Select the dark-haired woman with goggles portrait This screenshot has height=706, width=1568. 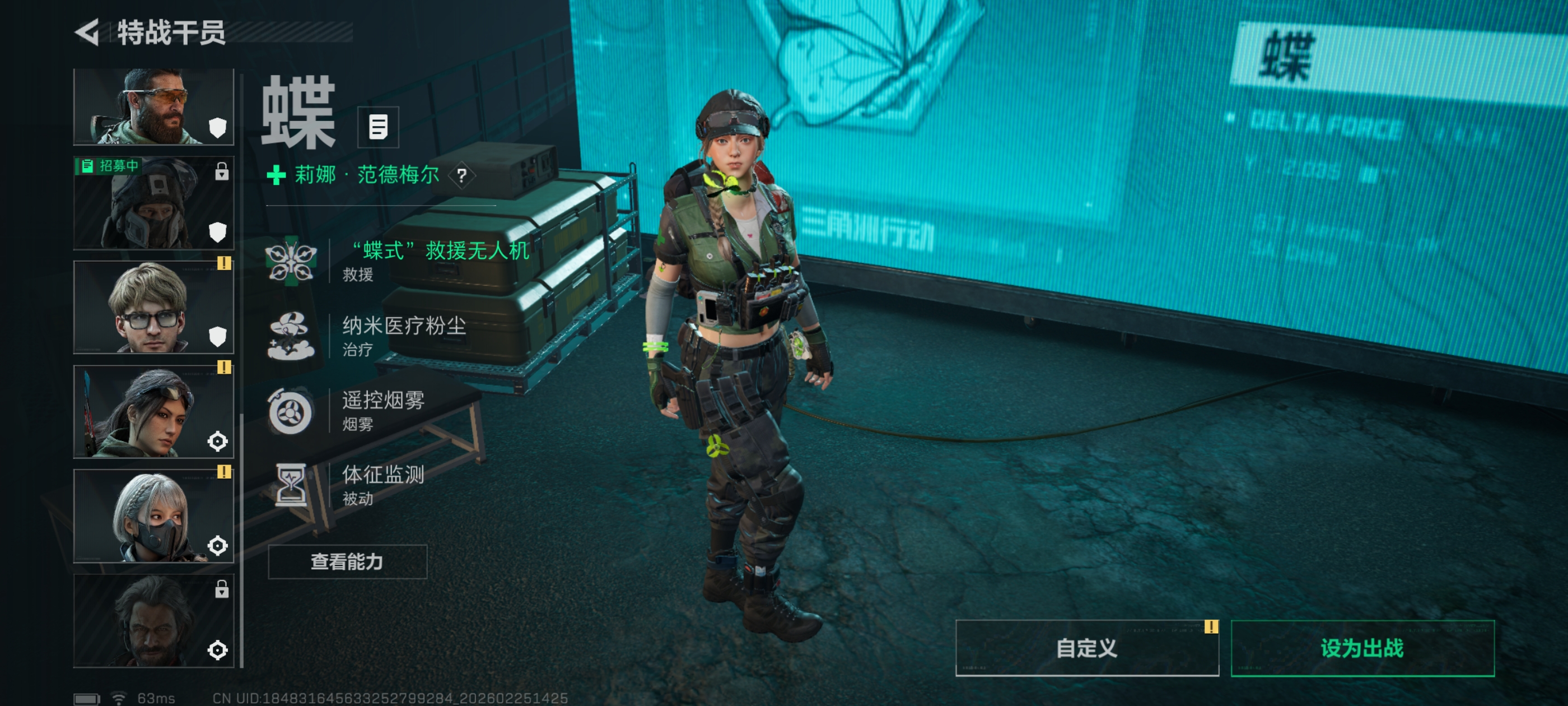[x=153, y=412]
